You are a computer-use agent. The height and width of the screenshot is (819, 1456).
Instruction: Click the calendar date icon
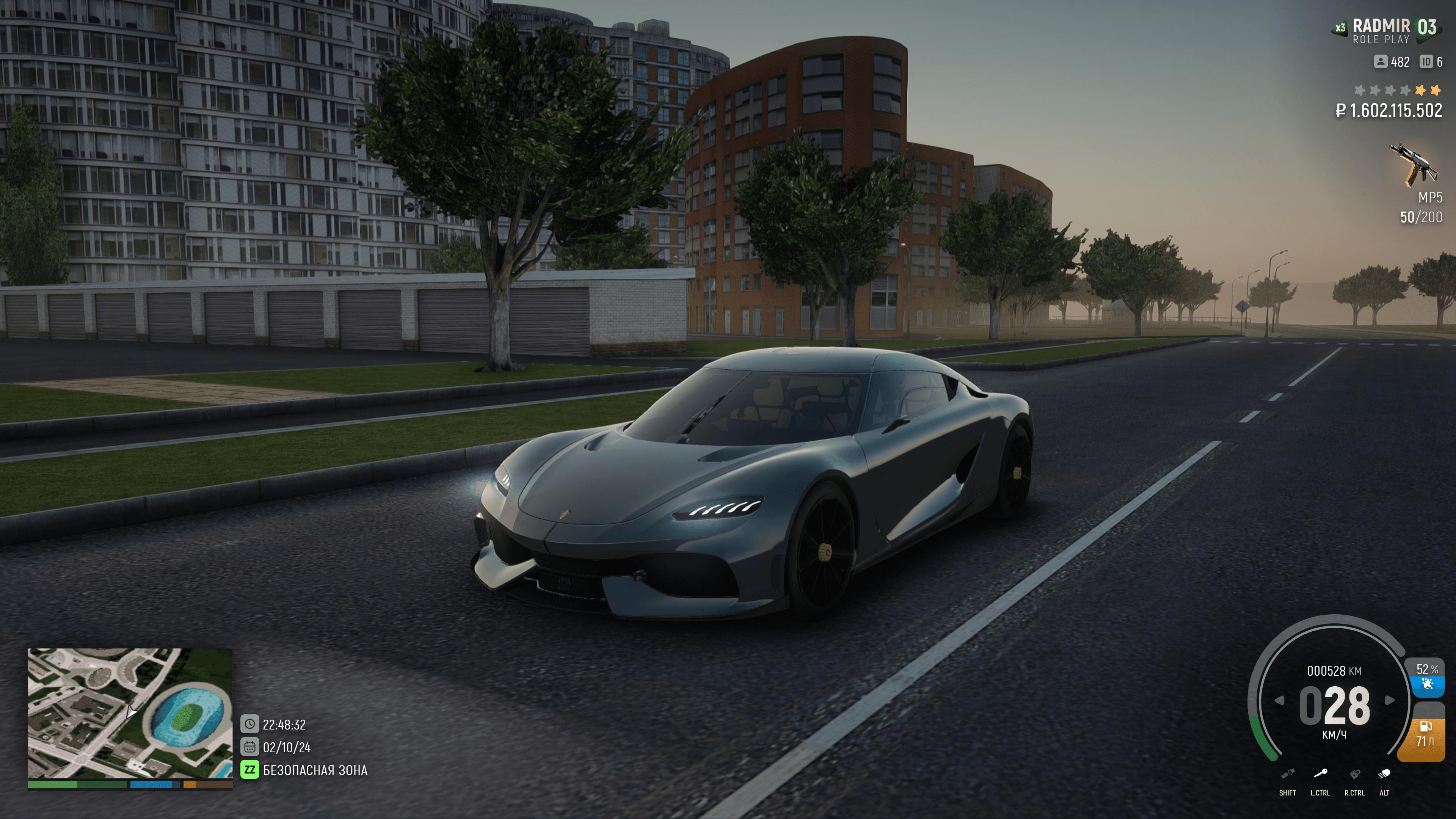tap(249, 747)
